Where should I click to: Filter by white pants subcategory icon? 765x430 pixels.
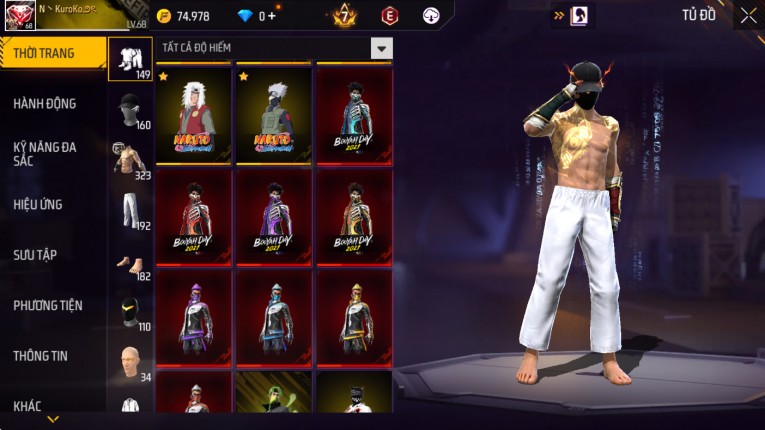130,212
